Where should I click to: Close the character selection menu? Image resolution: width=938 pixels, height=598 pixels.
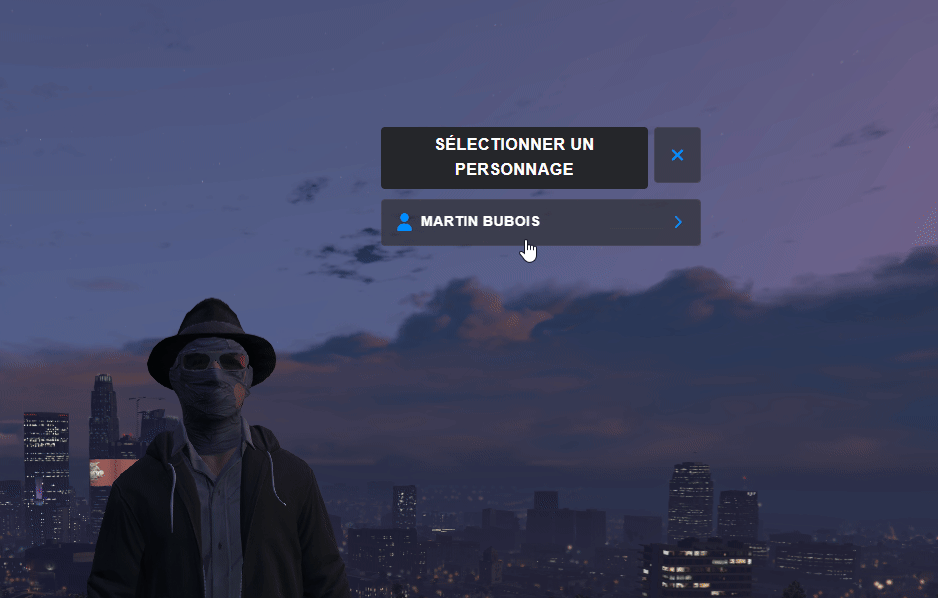point(677,155)
